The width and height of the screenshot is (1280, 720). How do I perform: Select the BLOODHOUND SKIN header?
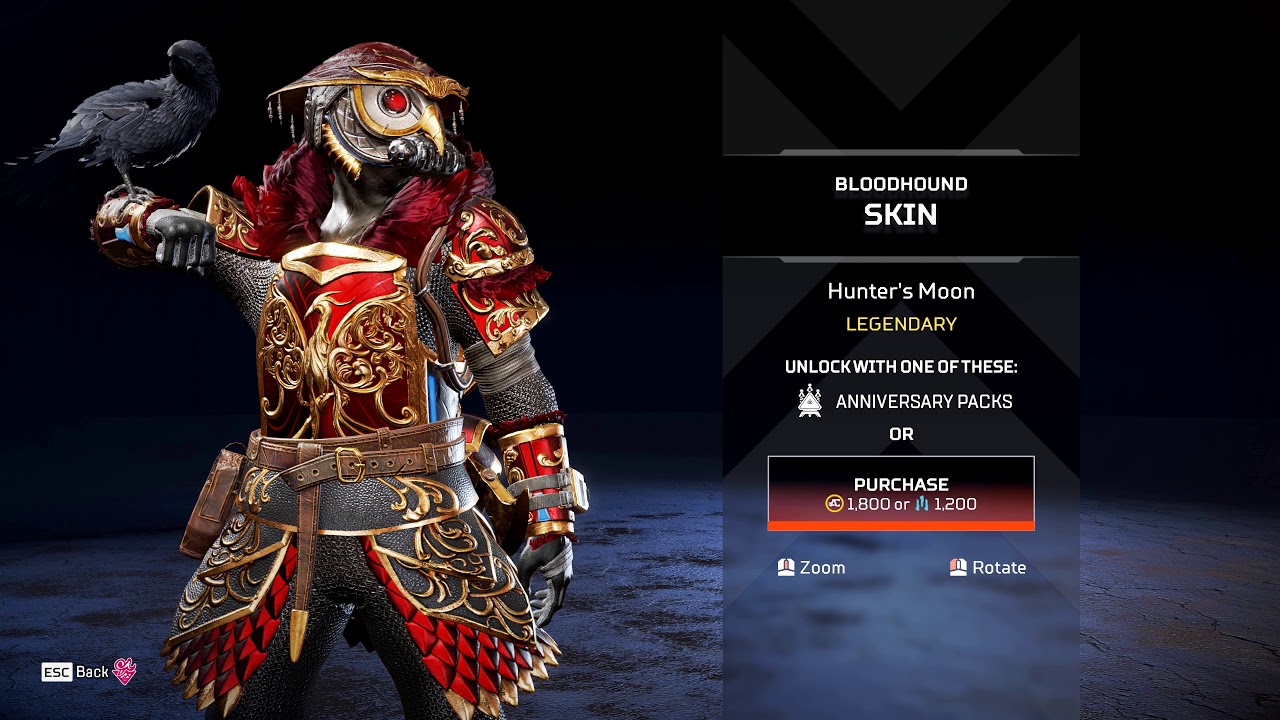(900, 199)
